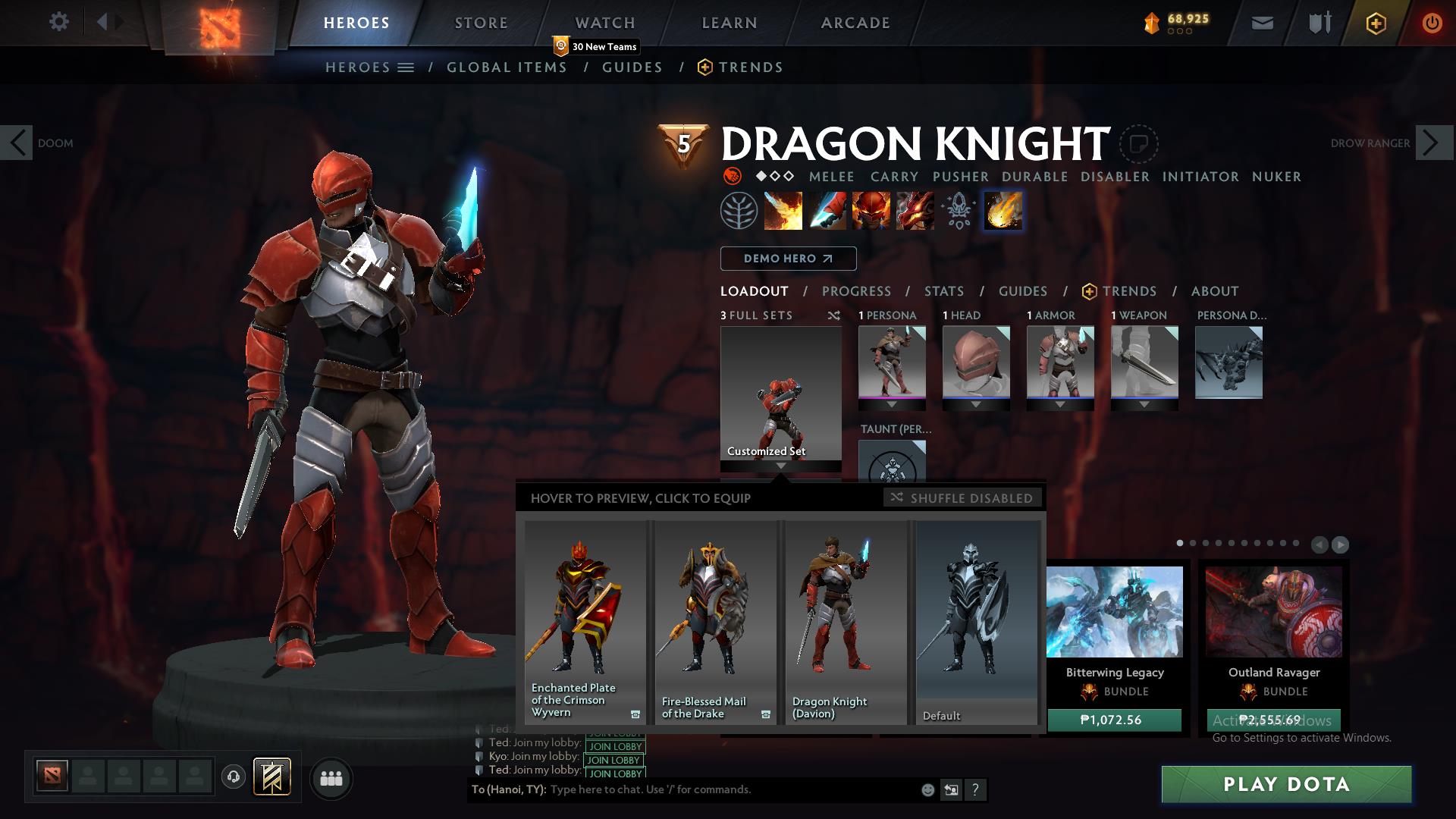This screenshot has width=1456, height=819.
Task: Switch to the STATS tab
Action: coord(943,291)
